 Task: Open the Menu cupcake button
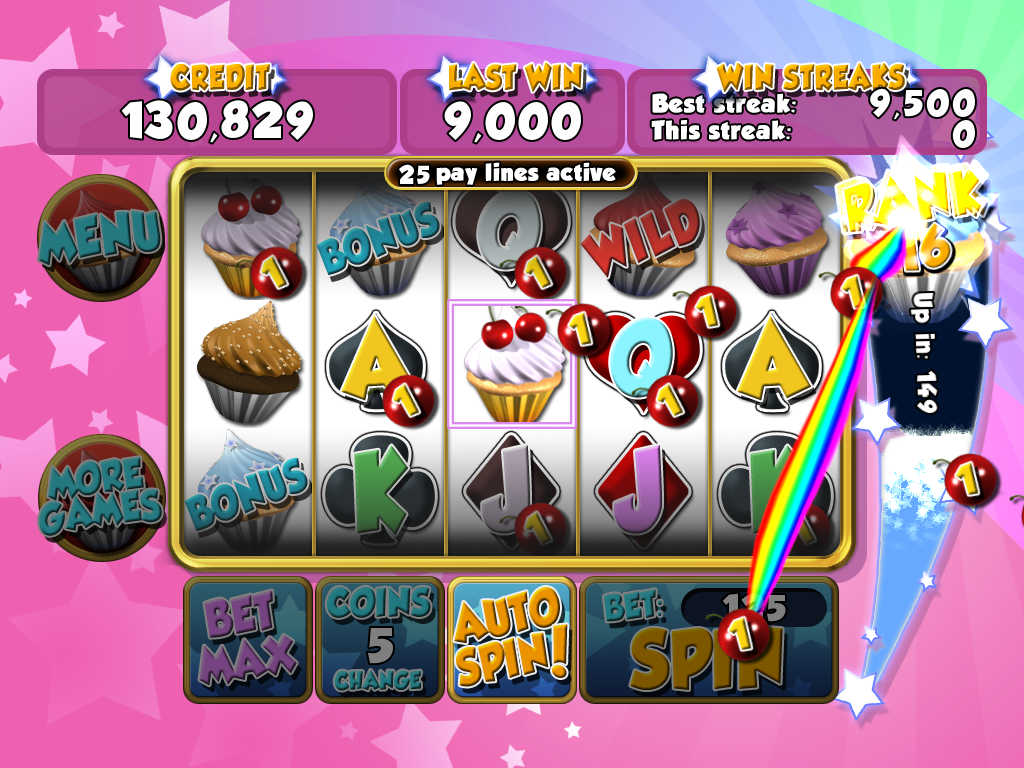tap(100, 237)
